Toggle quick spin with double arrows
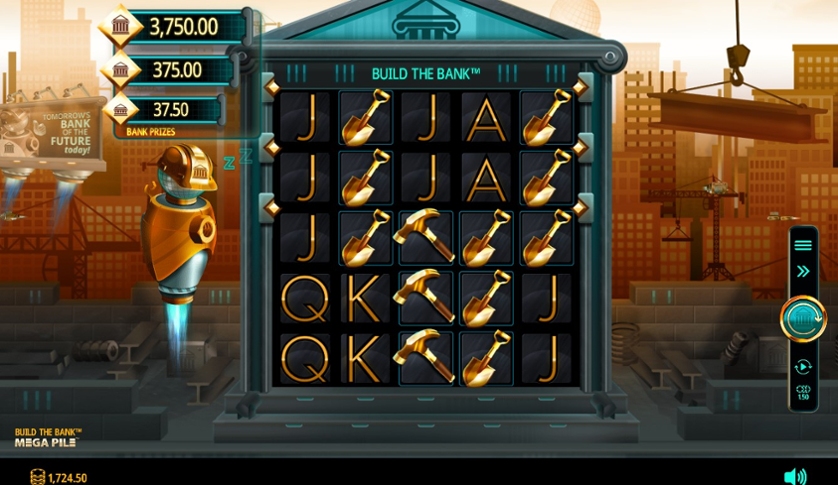838x485 pixels. (802, 271)
